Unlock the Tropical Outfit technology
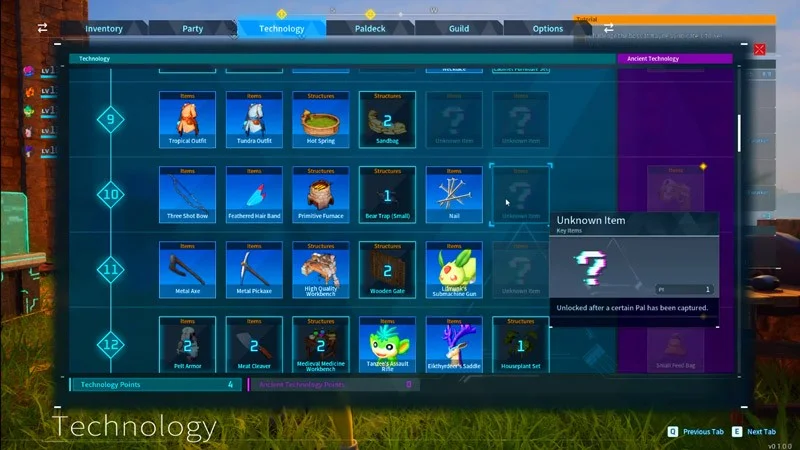This screenshot has height=450, width=800. click(187, 119)
